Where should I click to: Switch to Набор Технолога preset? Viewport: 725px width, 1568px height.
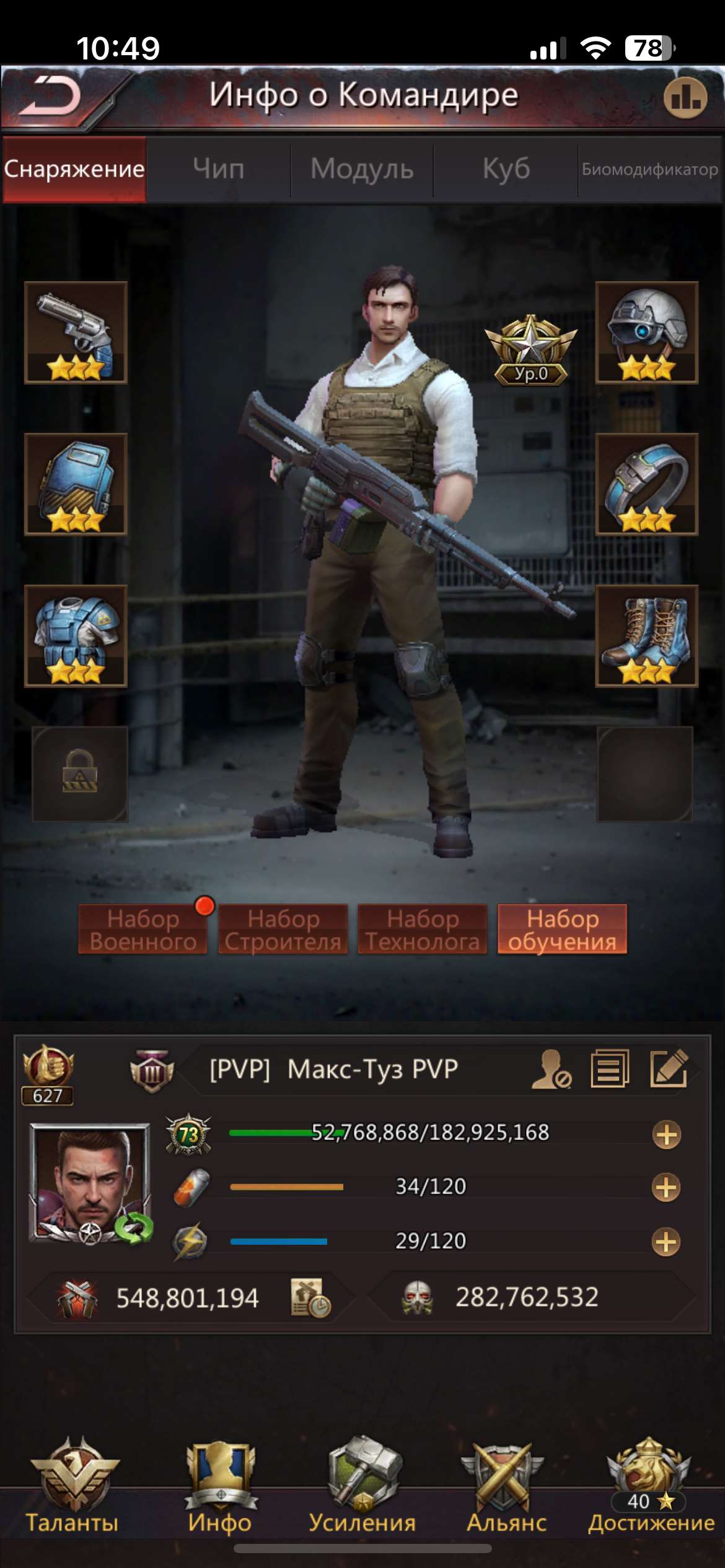click(423, 929)
